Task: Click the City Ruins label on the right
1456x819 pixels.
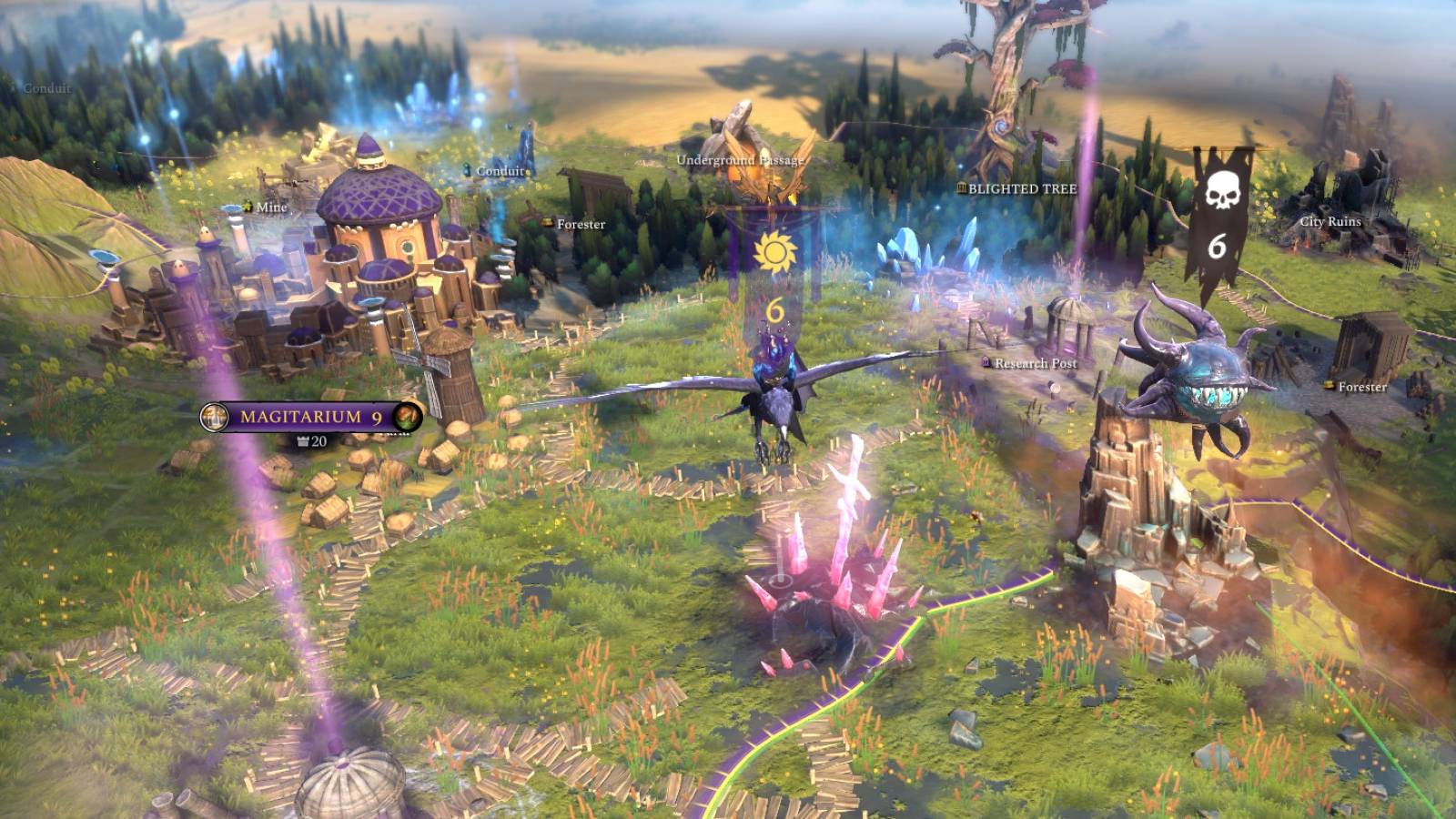Action: pos(1332,219)
